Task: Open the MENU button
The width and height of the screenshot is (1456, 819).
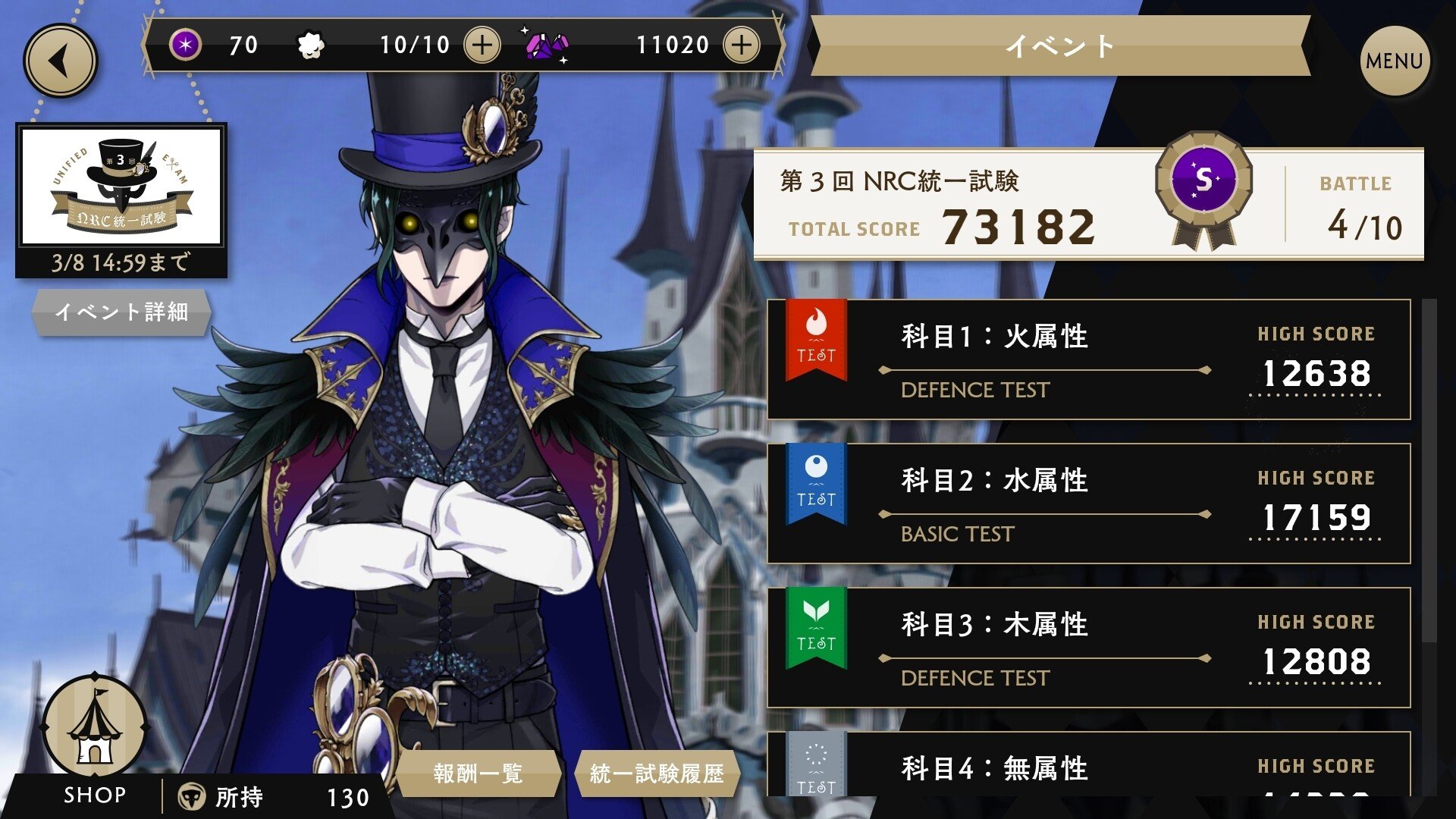Action: [1393, 59]
